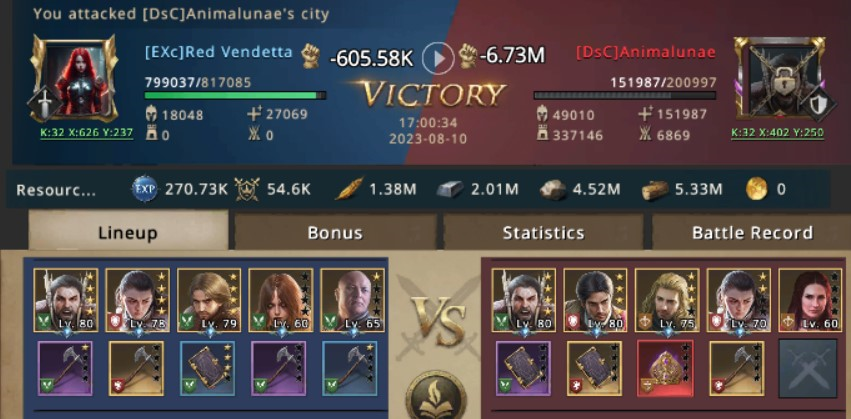Select the attacker's Lv. 60 hero

[281, 300]
